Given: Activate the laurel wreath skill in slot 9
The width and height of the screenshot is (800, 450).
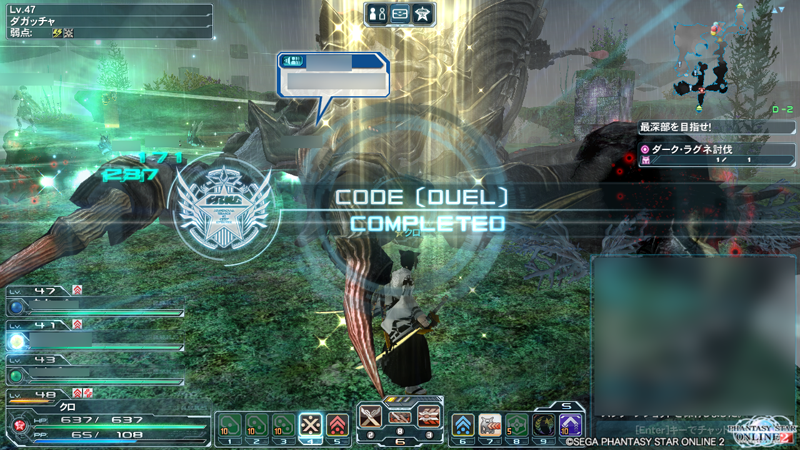Looking at the screenshot, I should coord(543,425).
